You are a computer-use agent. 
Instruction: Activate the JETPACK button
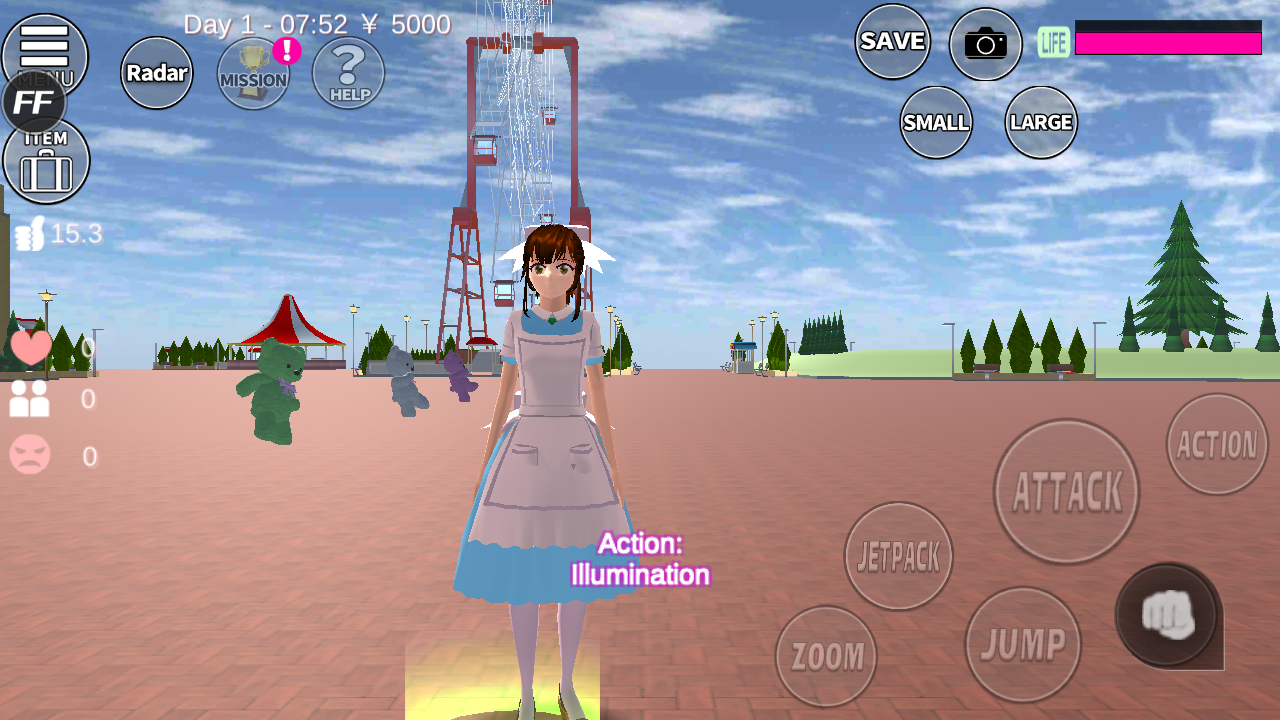[x=899, y=556]
